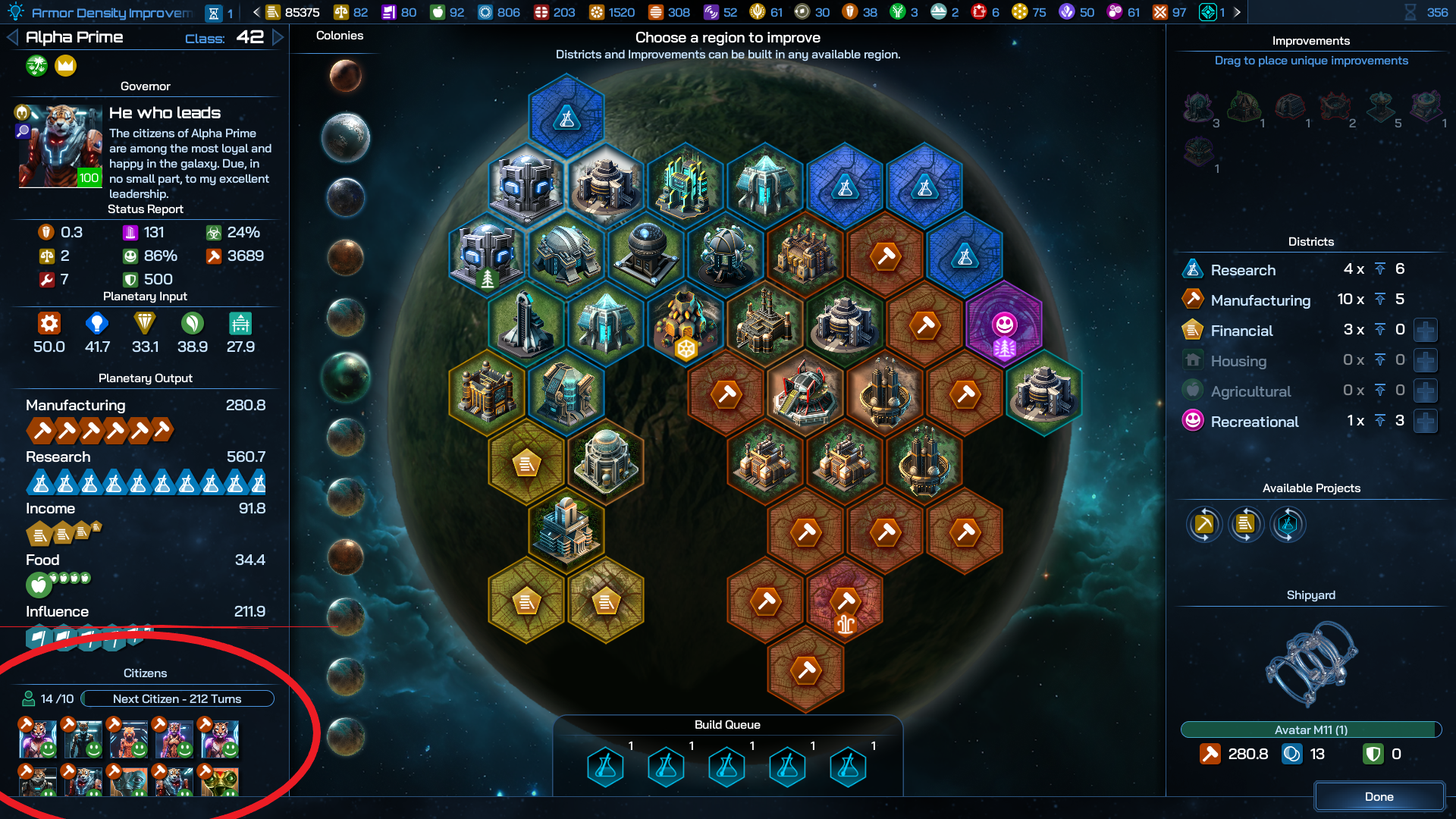Open the governor Status Report
Screen dimensions: 1456x819
[145, 209]
